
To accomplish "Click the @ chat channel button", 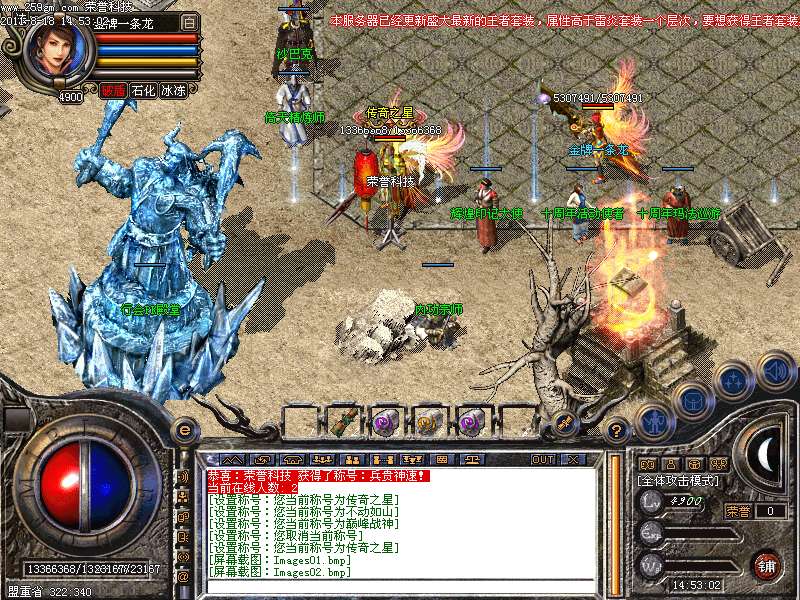I will pyautogui.click(x=183, y=577).
